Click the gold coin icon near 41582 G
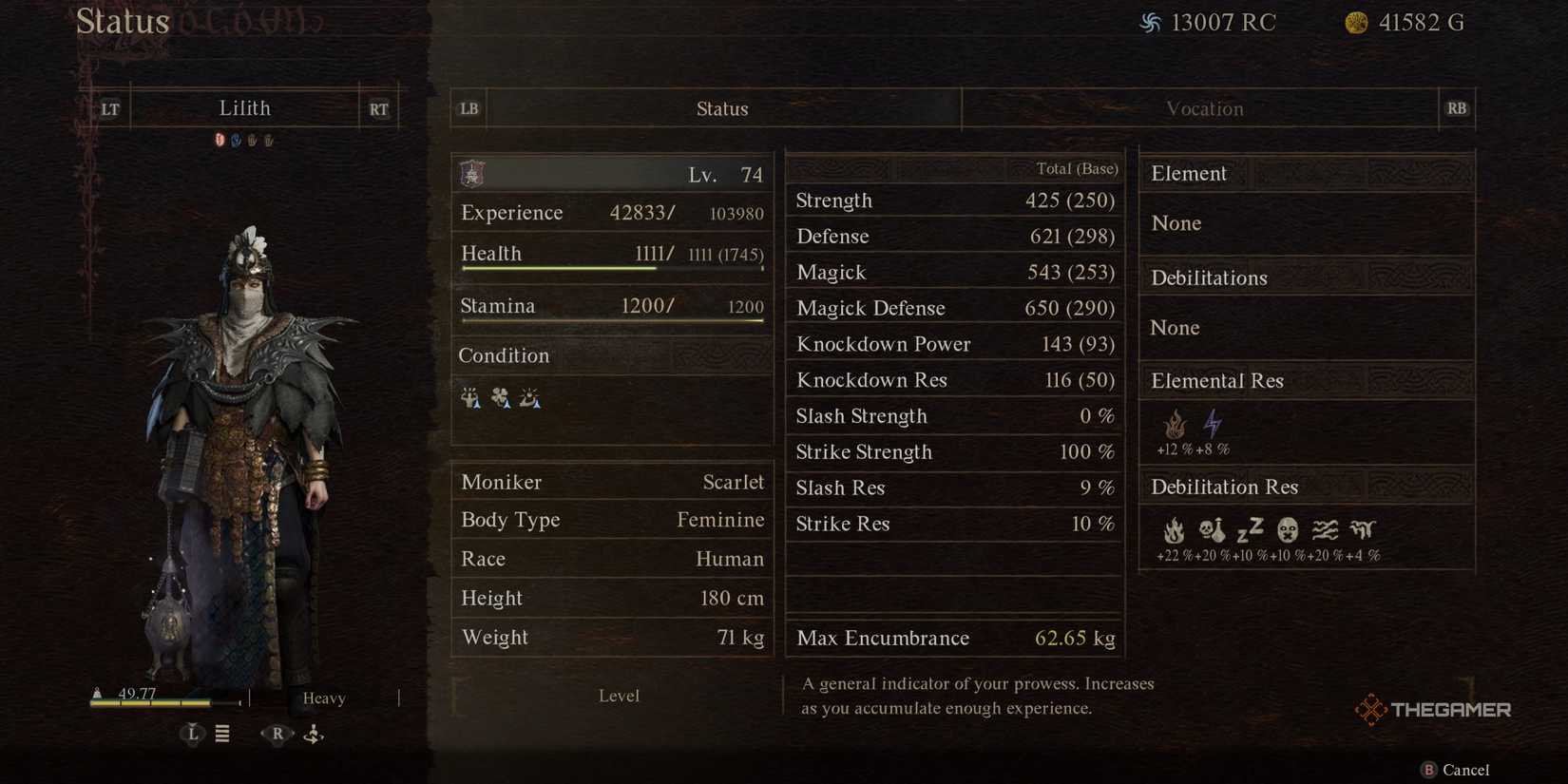The image size is (1568, 784). pyautogui.click(x=1357, y=21)
